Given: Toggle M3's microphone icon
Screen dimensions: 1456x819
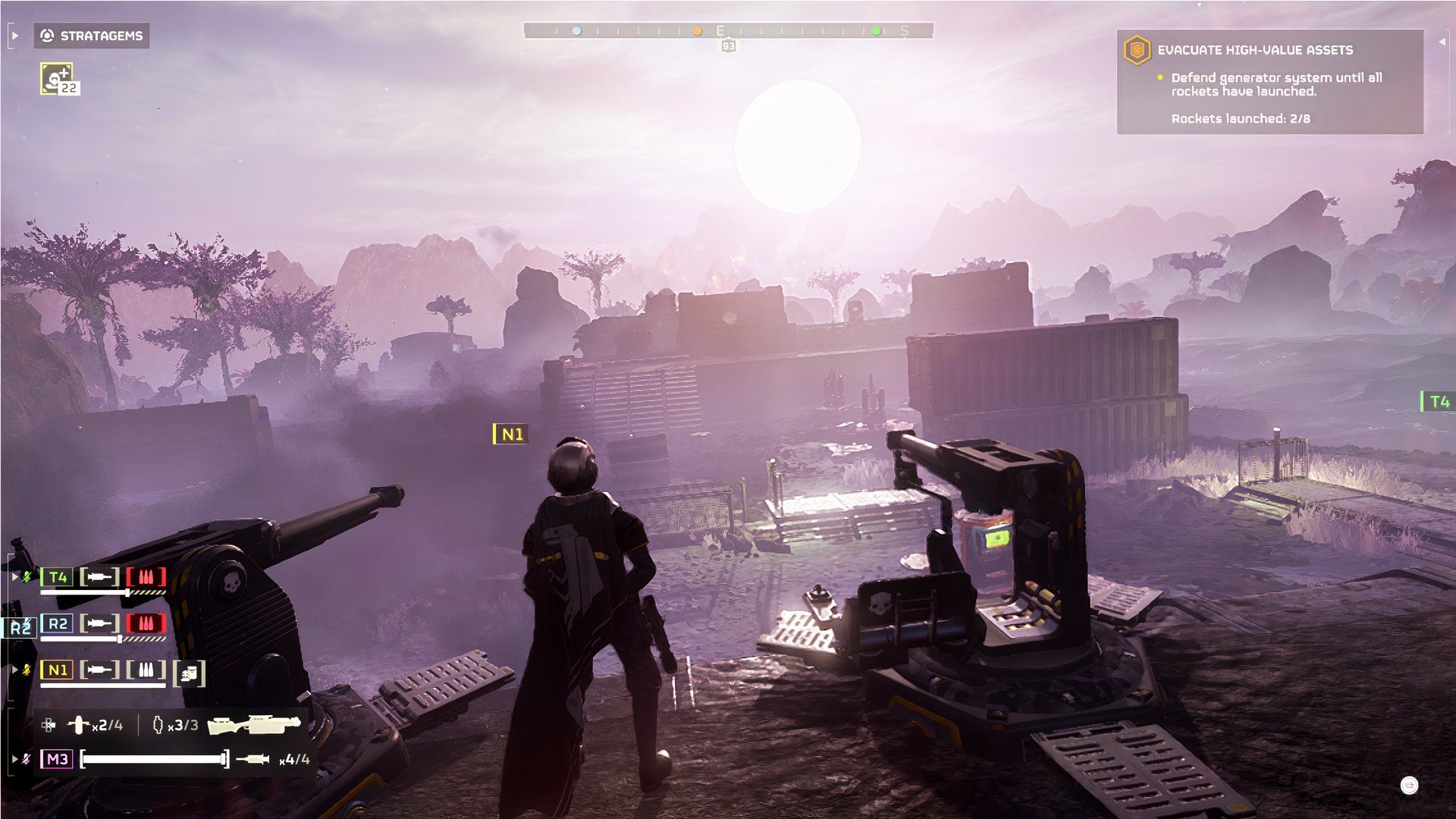Looking at the screenshot, I should coord(25,758).
